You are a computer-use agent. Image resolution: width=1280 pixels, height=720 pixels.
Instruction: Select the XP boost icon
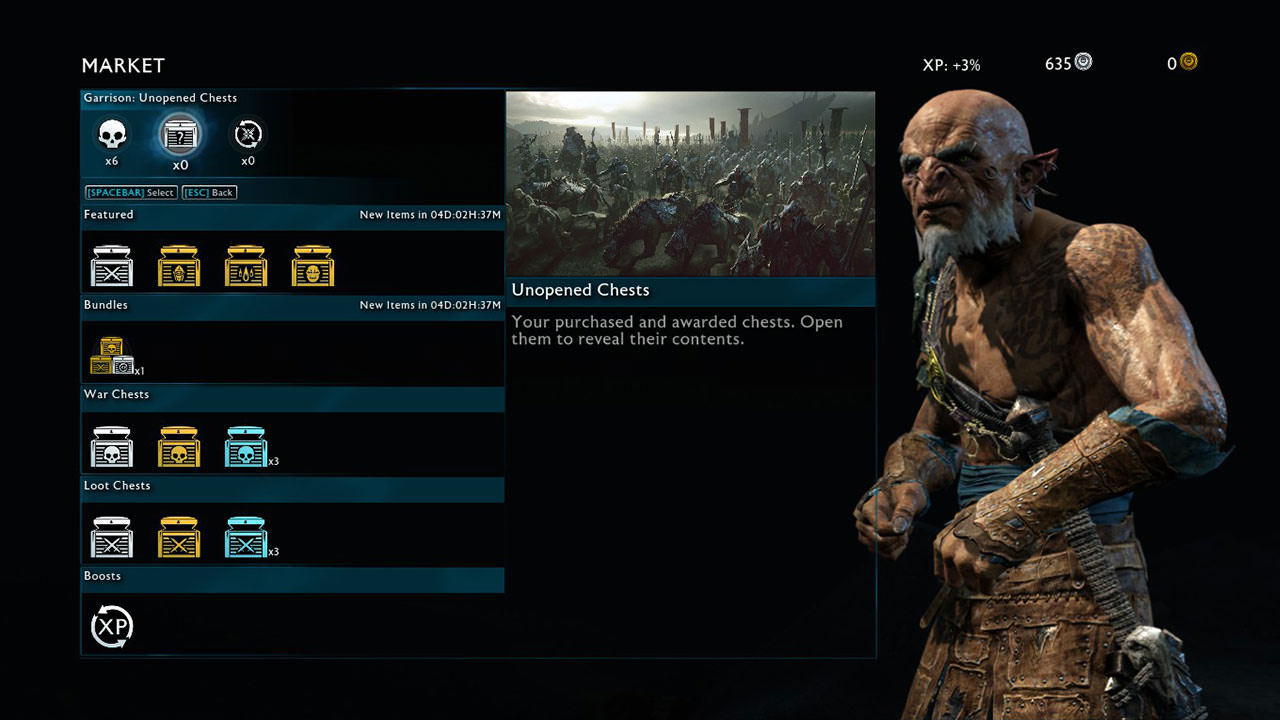[112, 627]
